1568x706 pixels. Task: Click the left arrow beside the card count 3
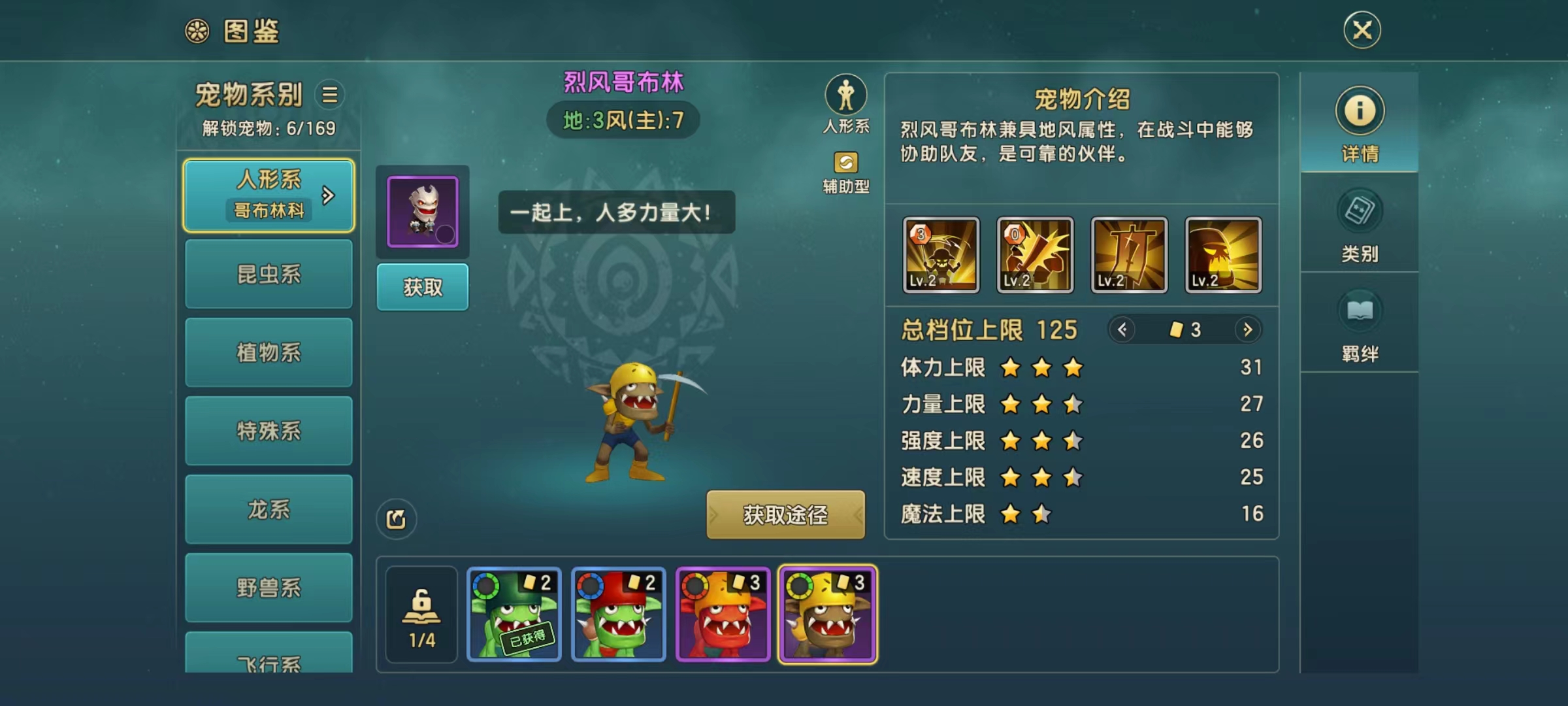point(1122,330)
